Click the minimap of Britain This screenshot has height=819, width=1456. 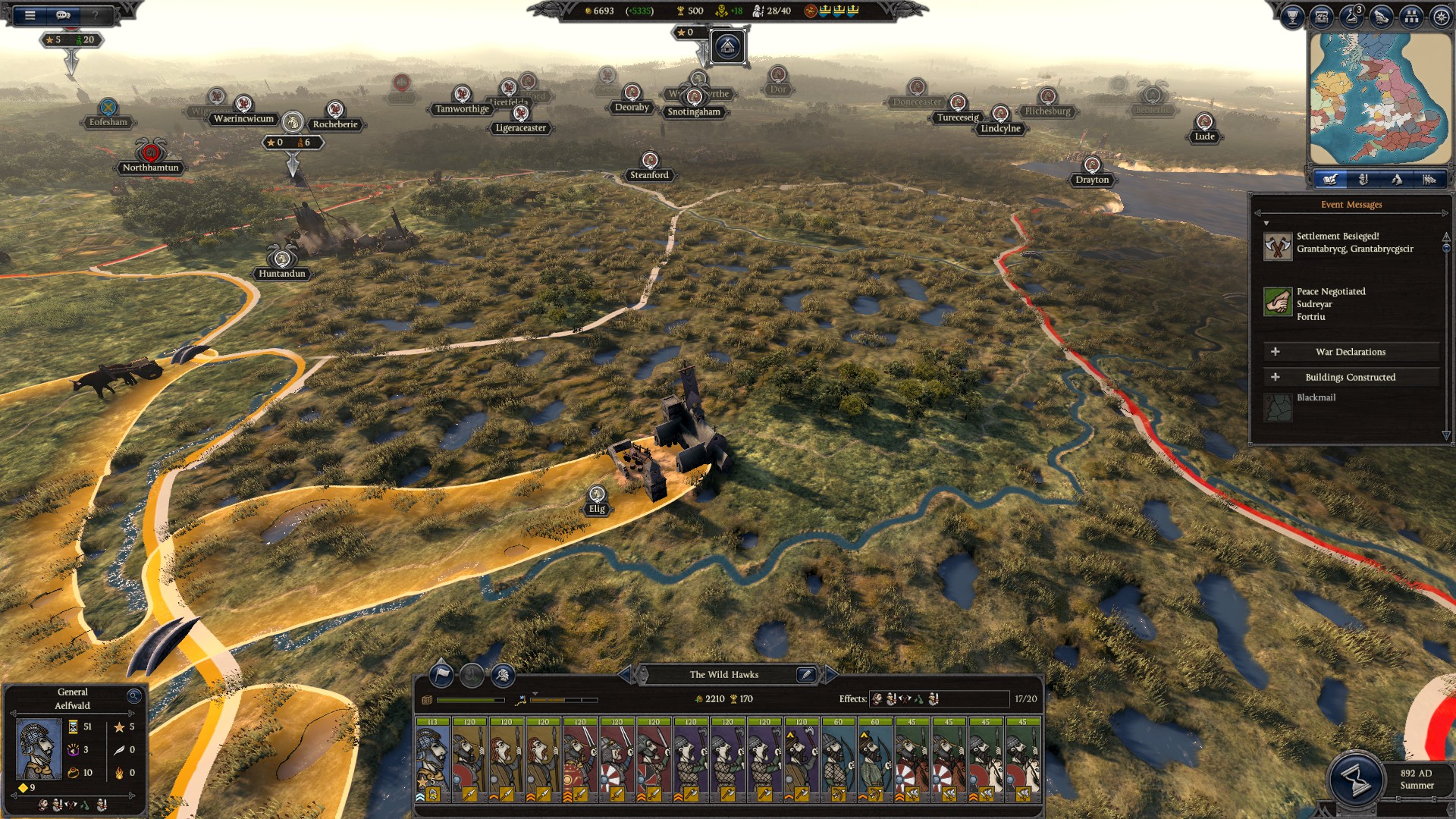[1379, 99]
